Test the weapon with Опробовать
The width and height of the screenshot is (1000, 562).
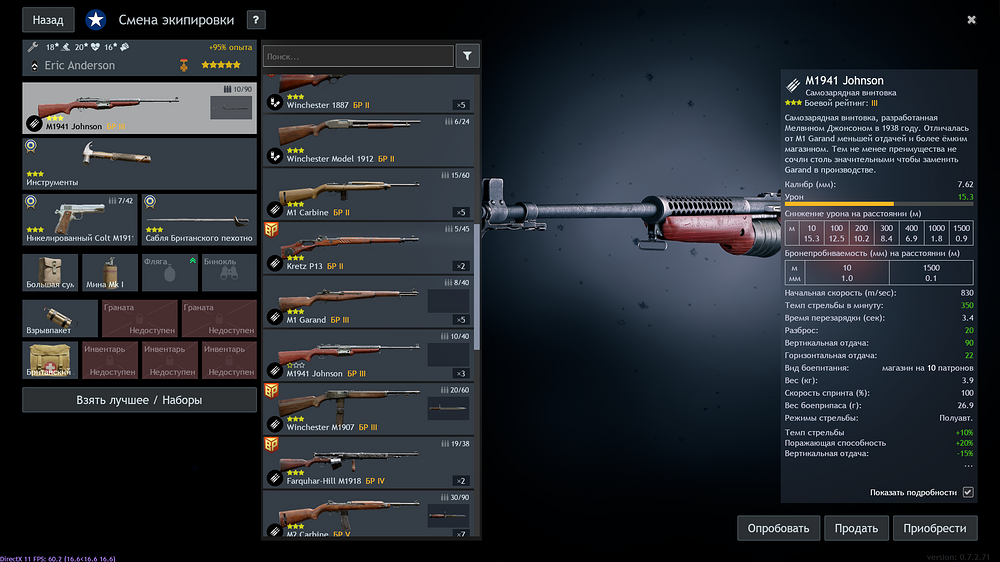tap(779, 528)
